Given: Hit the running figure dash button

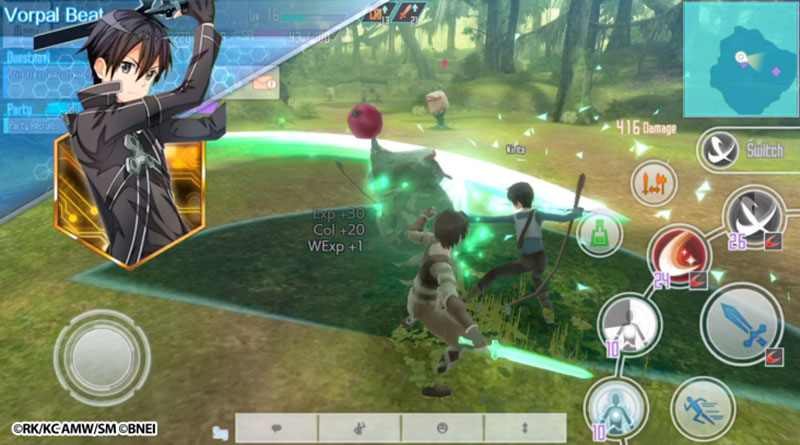Looking at the screenshot, I should (702, 407).
